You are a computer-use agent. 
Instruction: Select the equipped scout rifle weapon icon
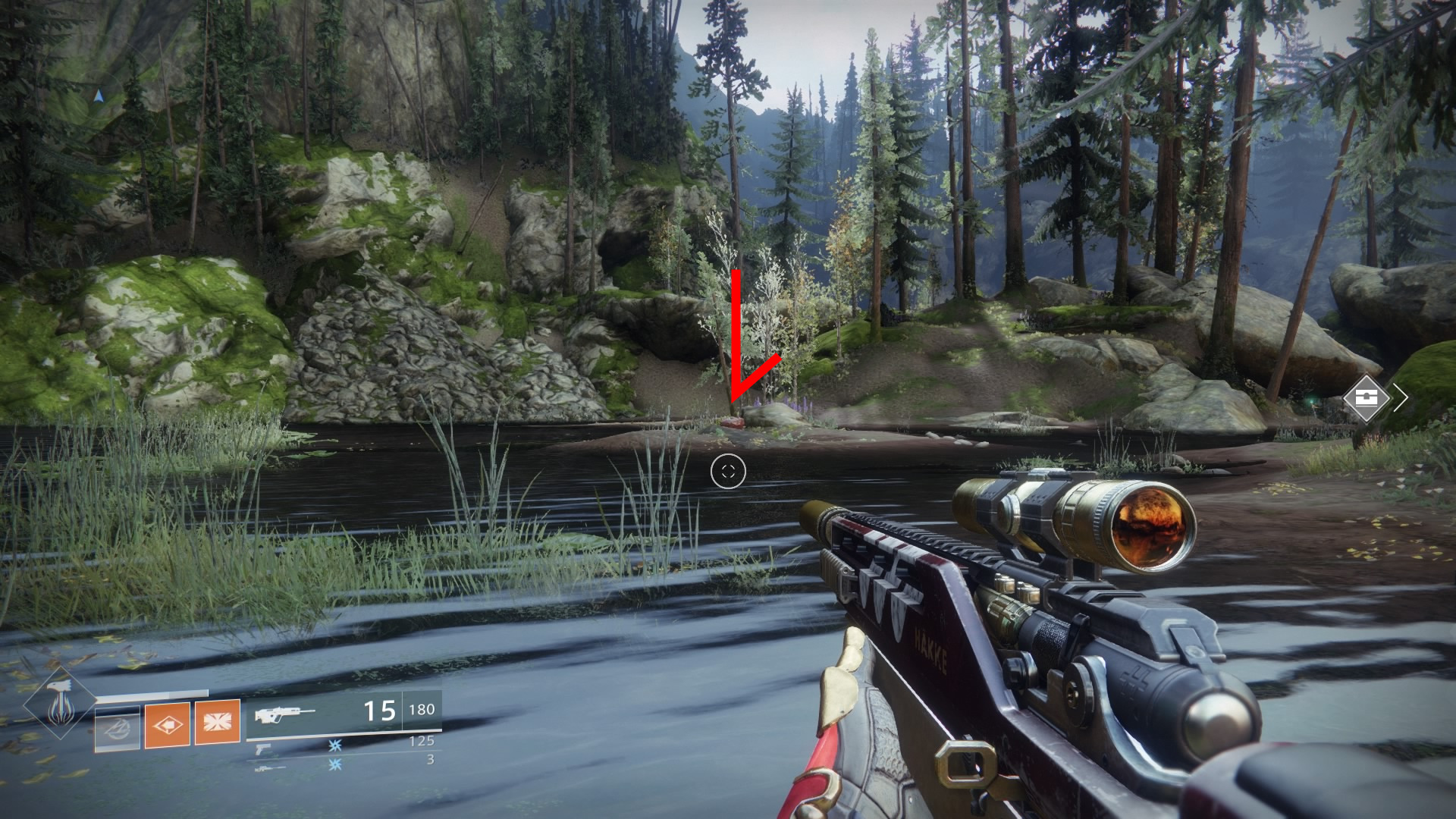[285, 715]
